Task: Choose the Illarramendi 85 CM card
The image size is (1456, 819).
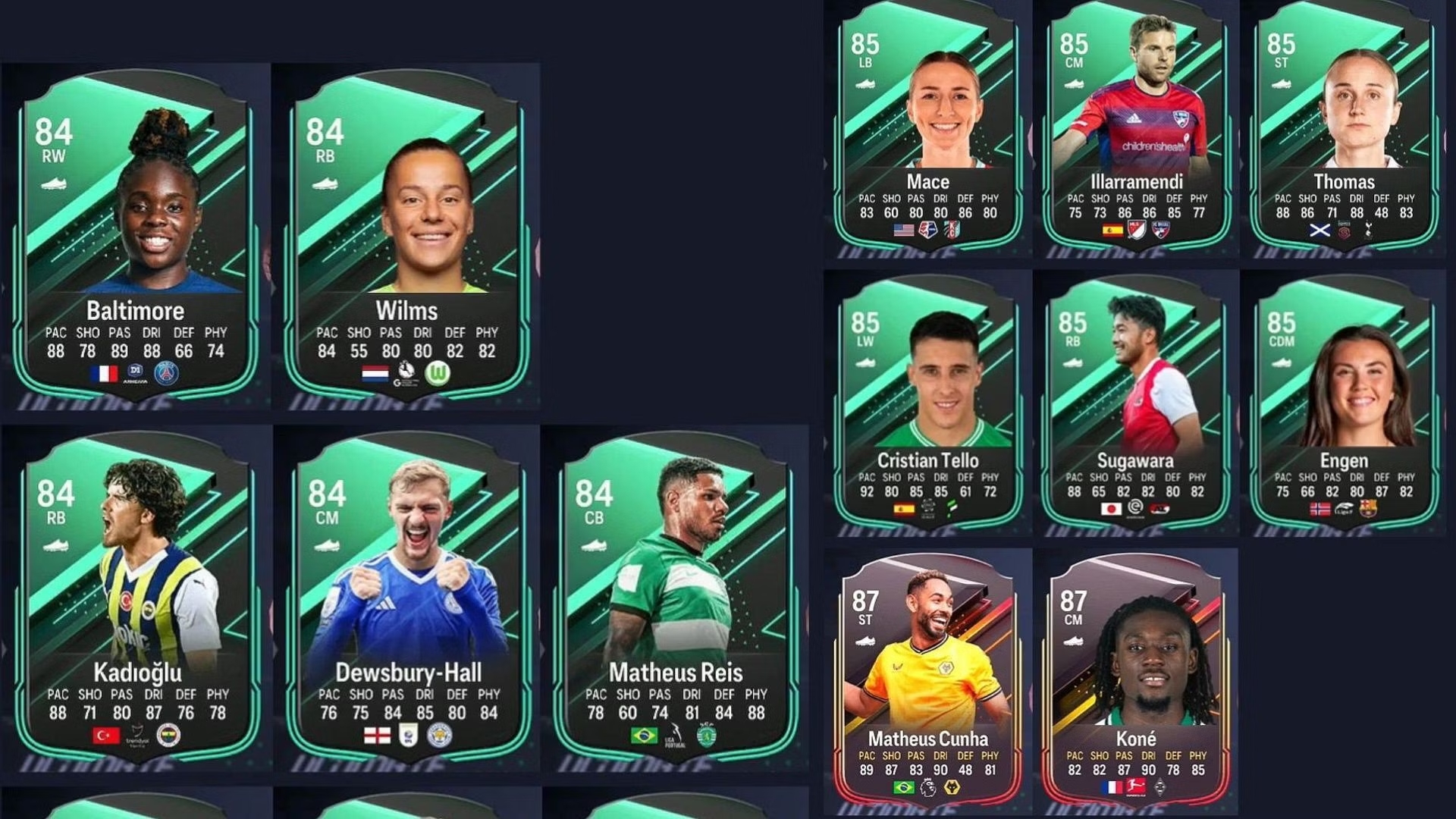Action: pos(1136,129)
